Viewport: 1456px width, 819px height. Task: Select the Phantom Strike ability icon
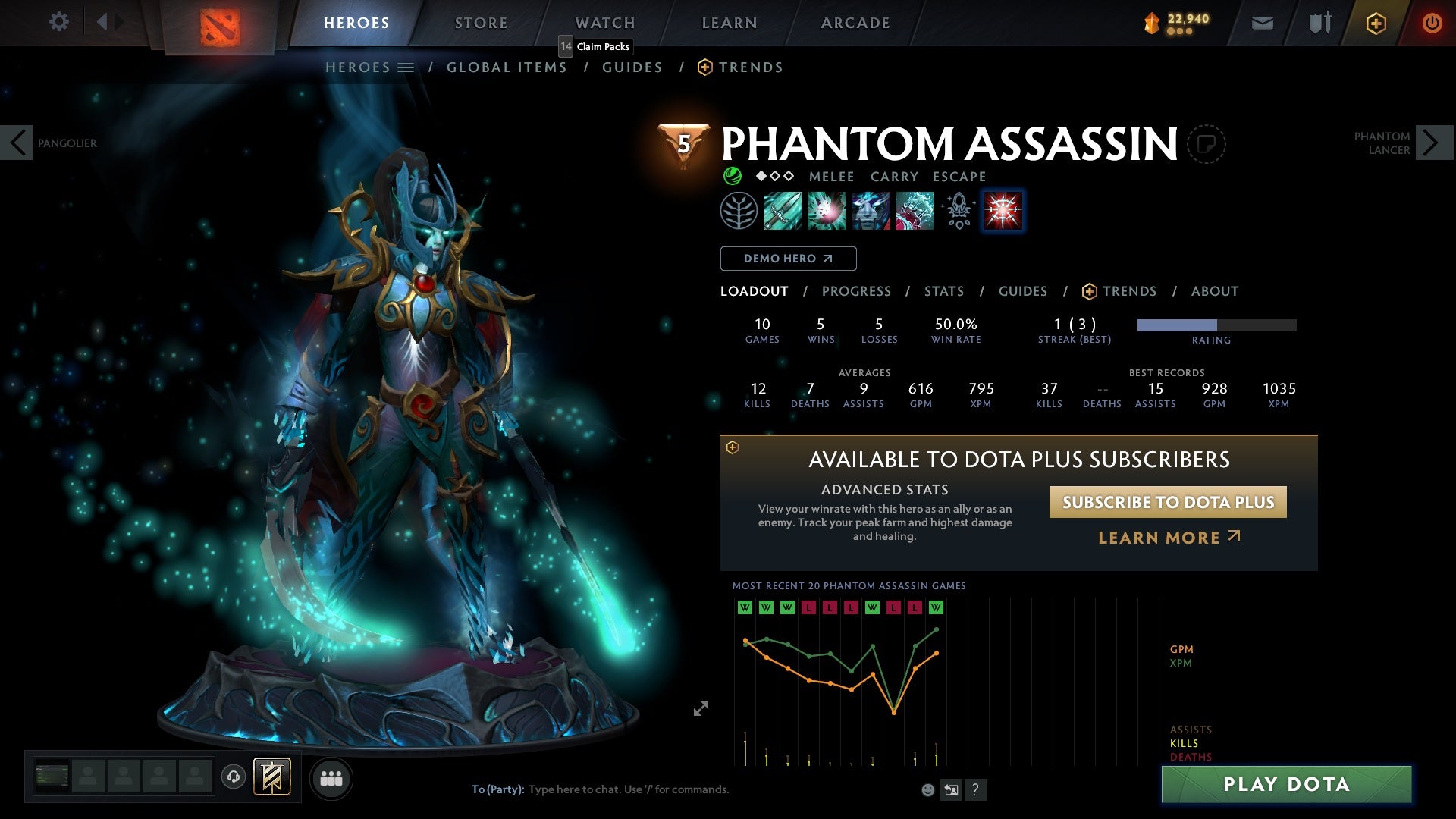tap(826, 212)
